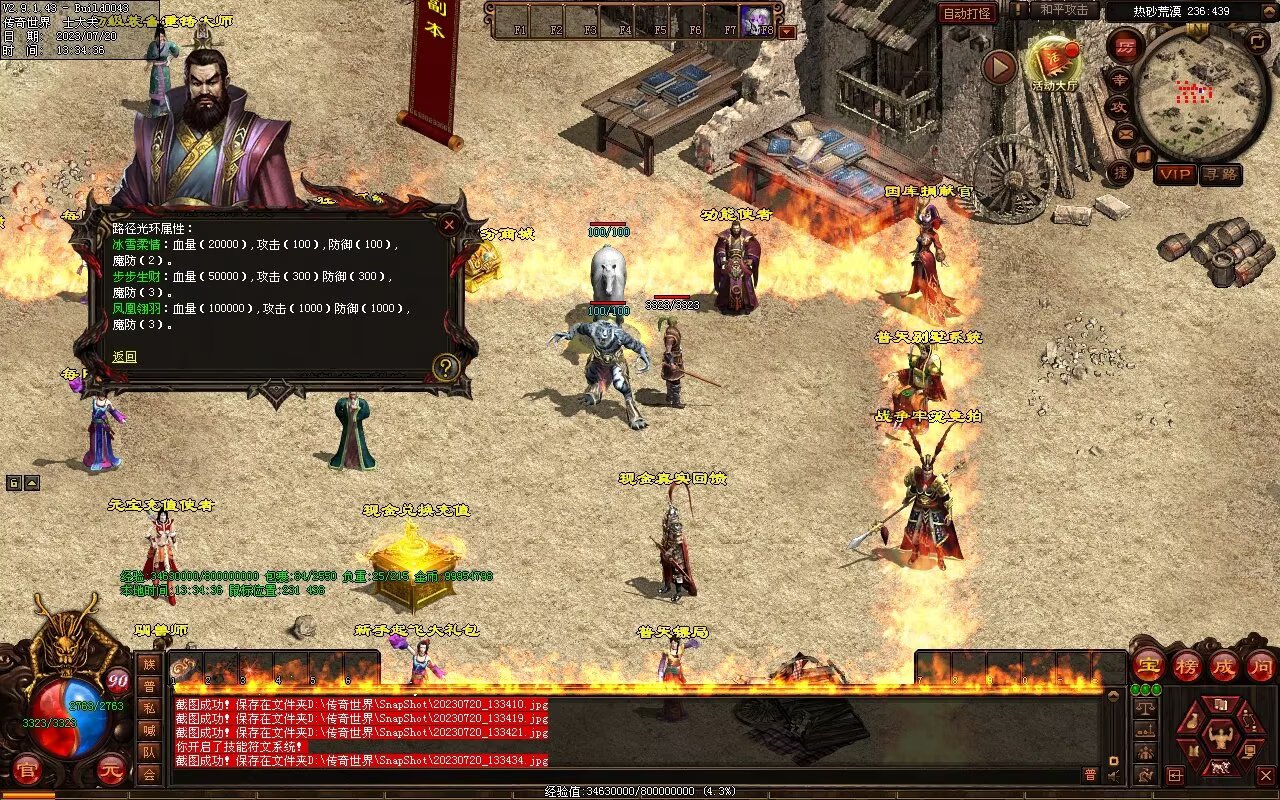Switch the 和平攻击 attack mode
The image size is (1280, 800).
point(1064,10)
